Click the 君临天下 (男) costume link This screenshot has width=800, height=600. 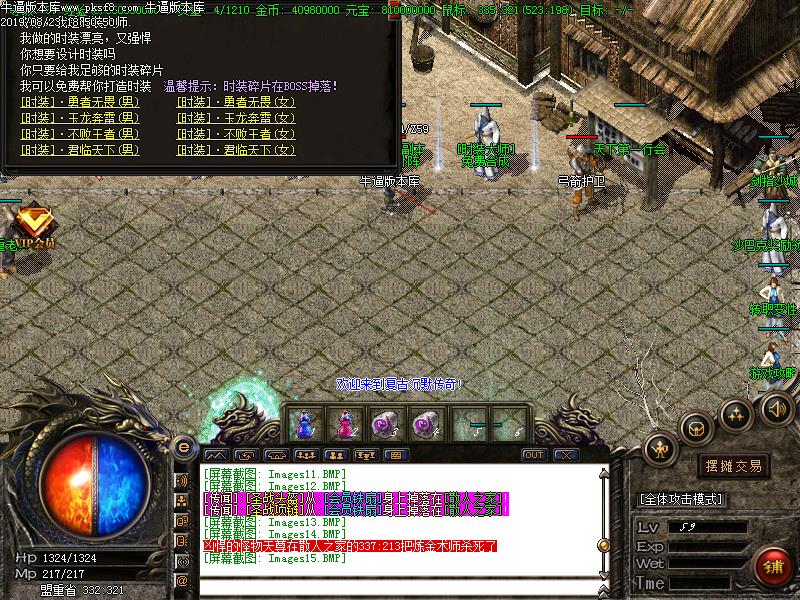point(80,150)
